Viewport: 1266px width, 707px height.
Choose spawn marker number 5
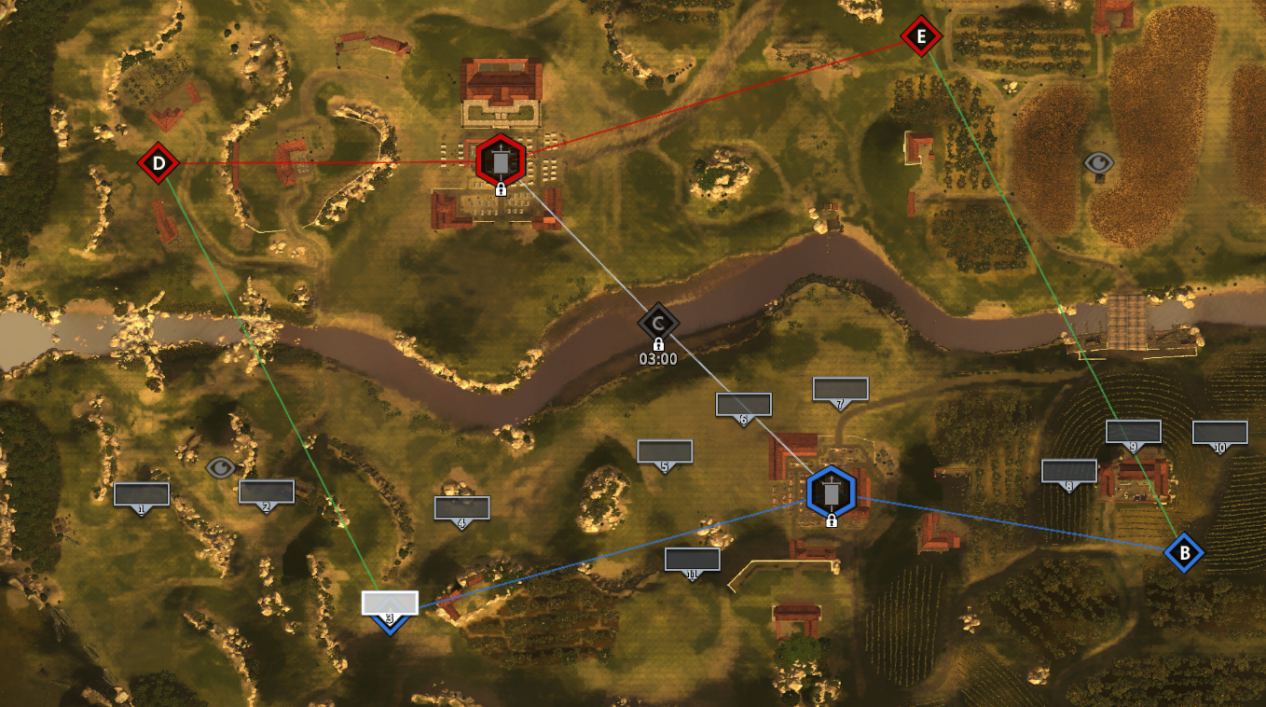click(x=664, y=452)
